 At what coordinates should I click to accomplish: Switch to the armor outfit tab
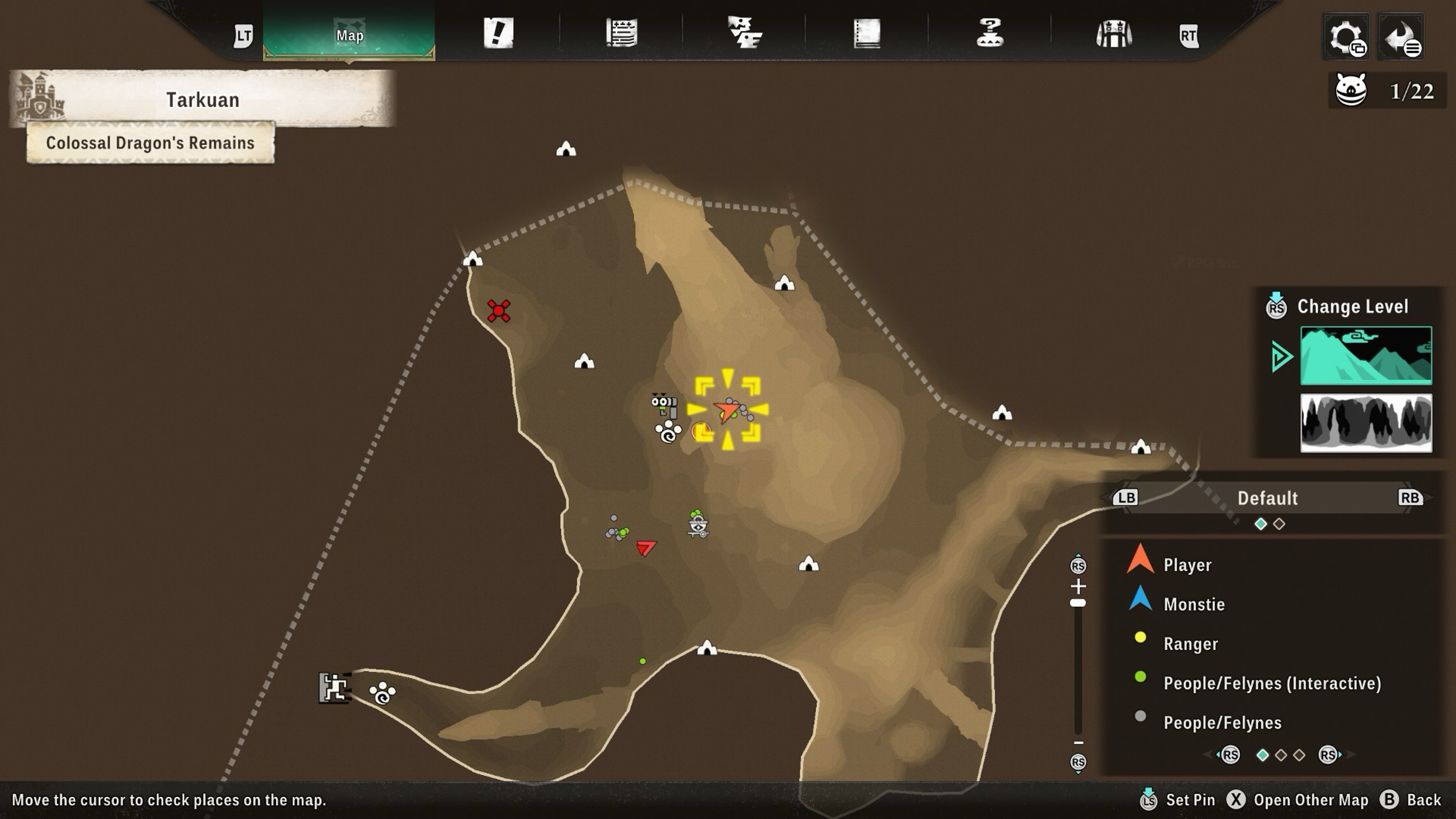[1113, 34]
